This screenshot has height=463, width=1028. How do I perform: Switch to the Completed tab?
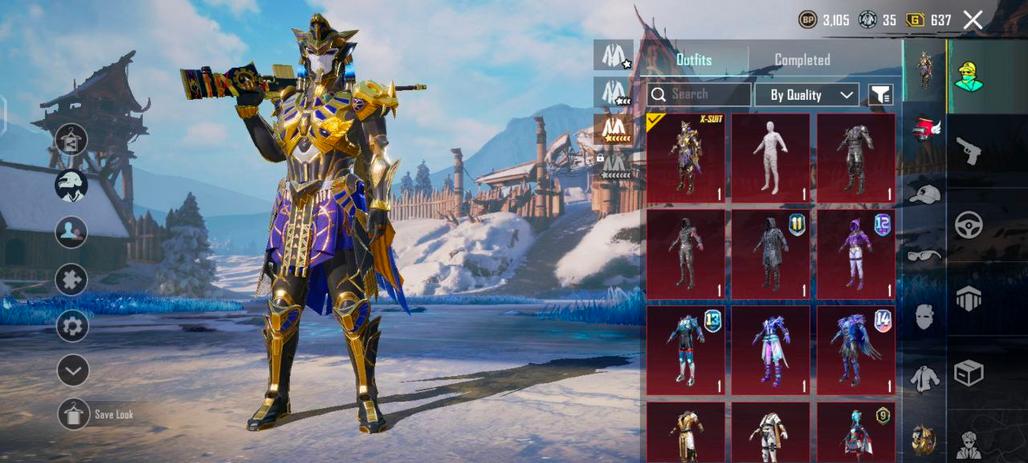click(x=802, y=60)
